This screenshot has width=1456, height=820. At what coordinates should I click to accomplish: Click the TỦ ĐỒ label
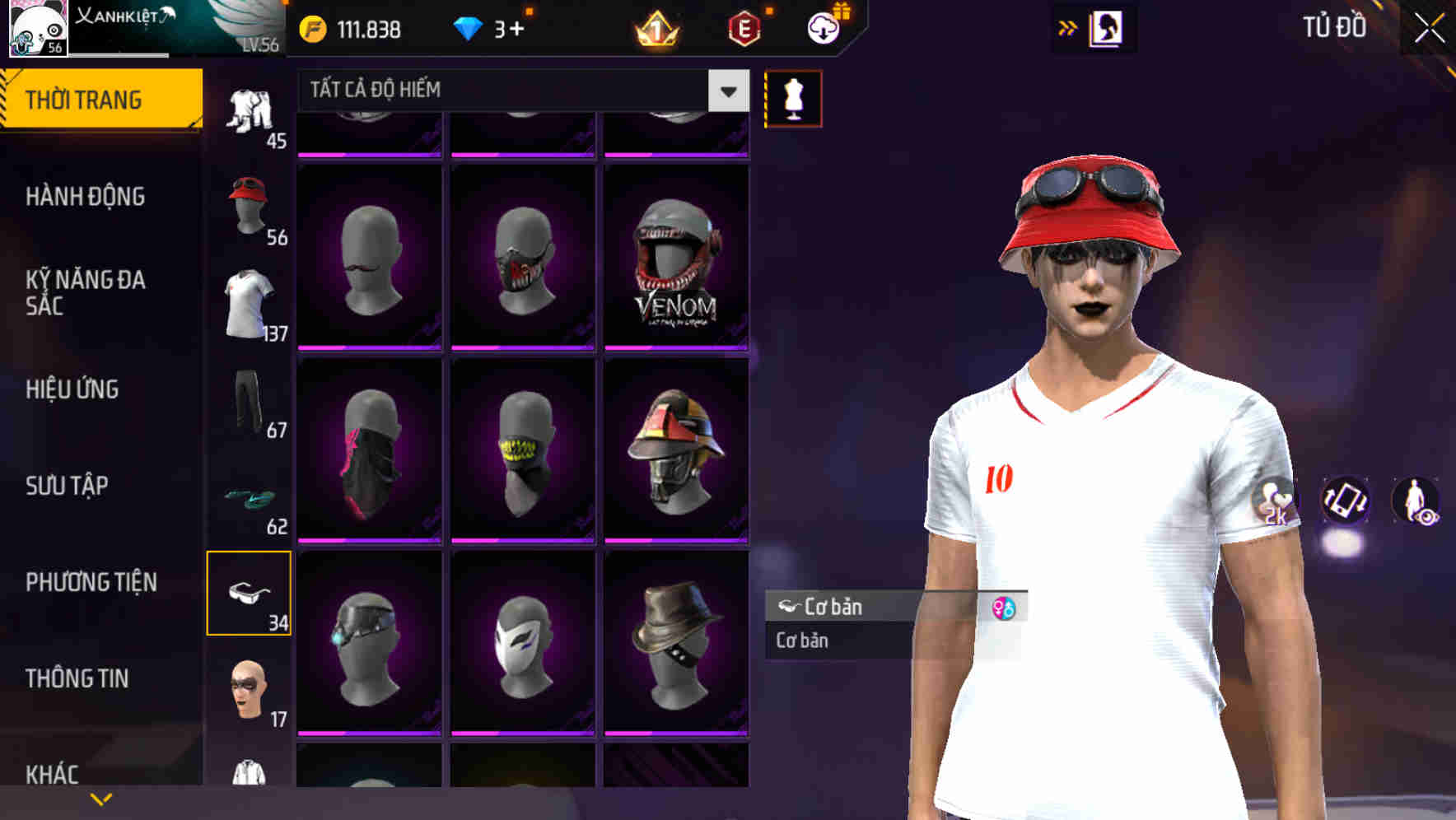[1336, 26]
